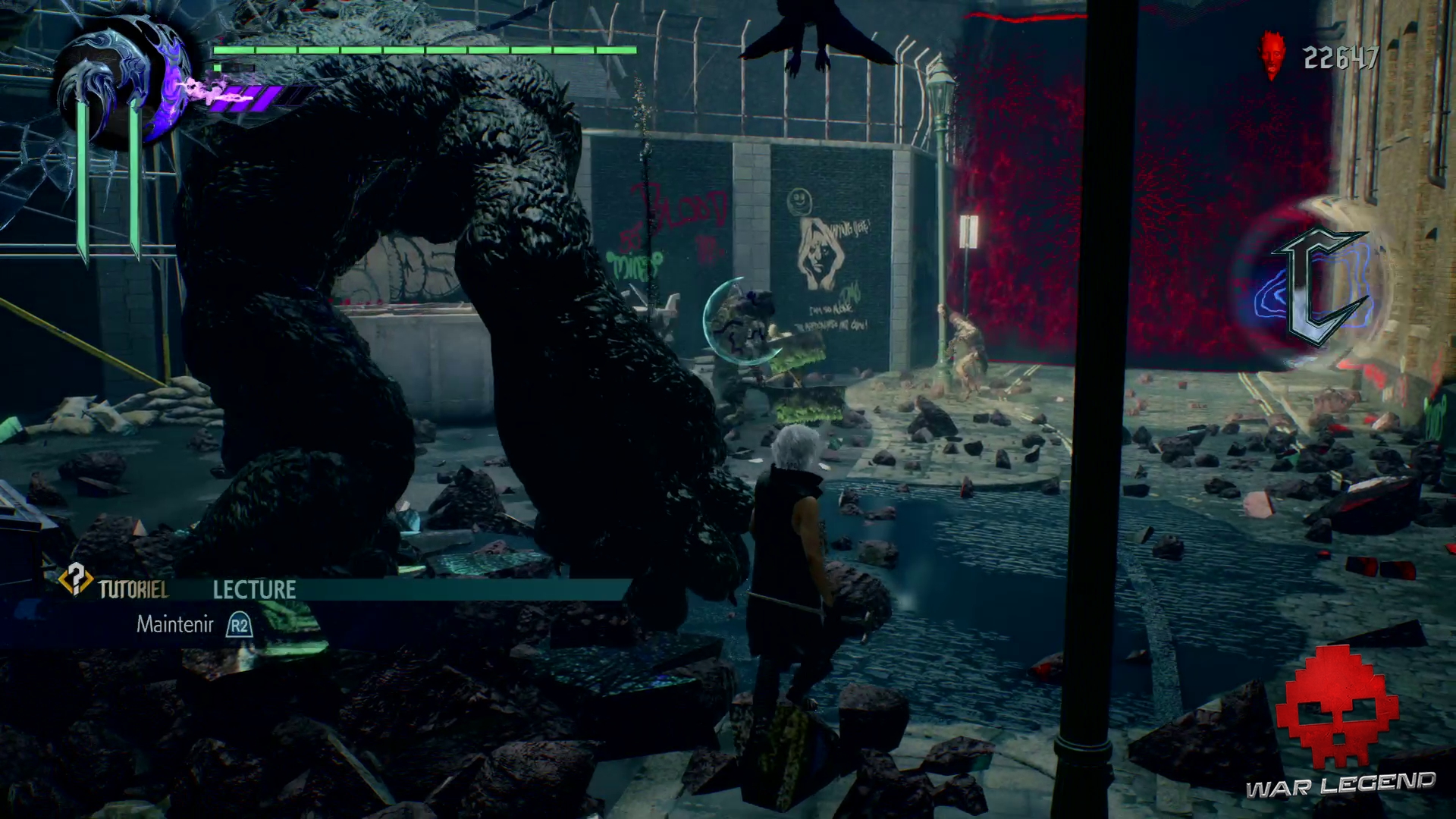Open the Tutoriel question mark icon

75,582
